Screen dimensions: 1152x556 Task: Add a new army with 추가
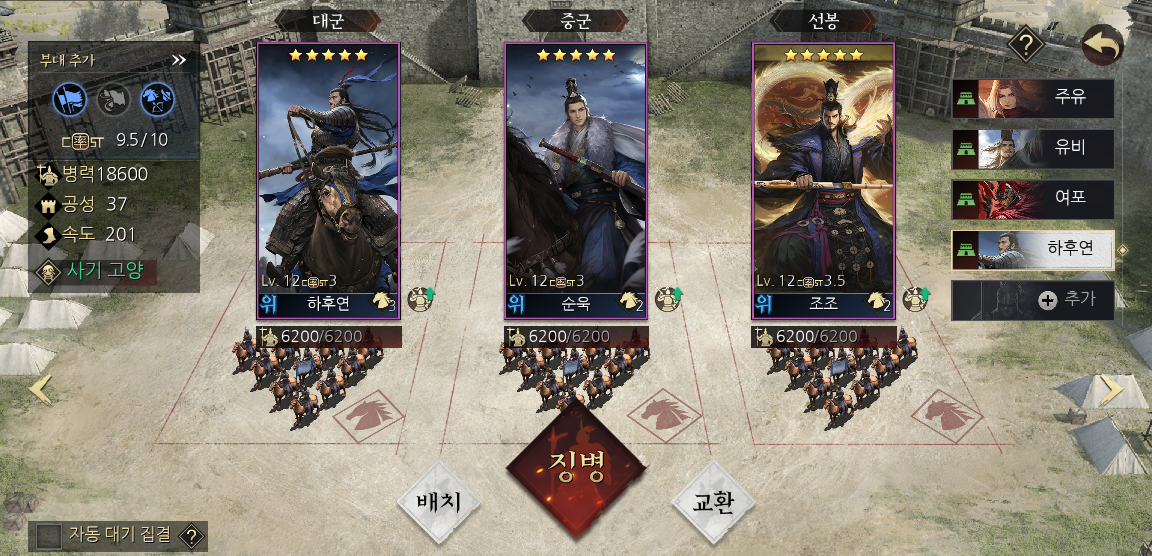coord(1033,300)
